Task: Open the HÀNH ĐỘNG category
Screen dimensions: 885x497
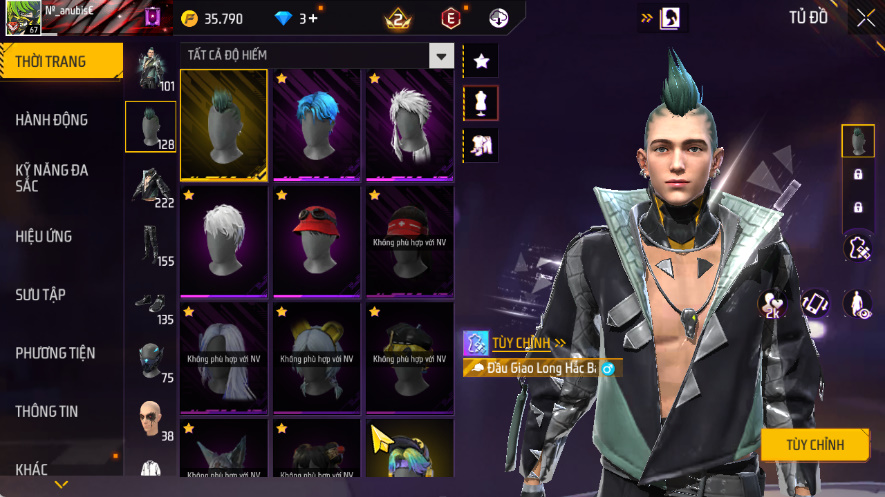Action: 52,120
